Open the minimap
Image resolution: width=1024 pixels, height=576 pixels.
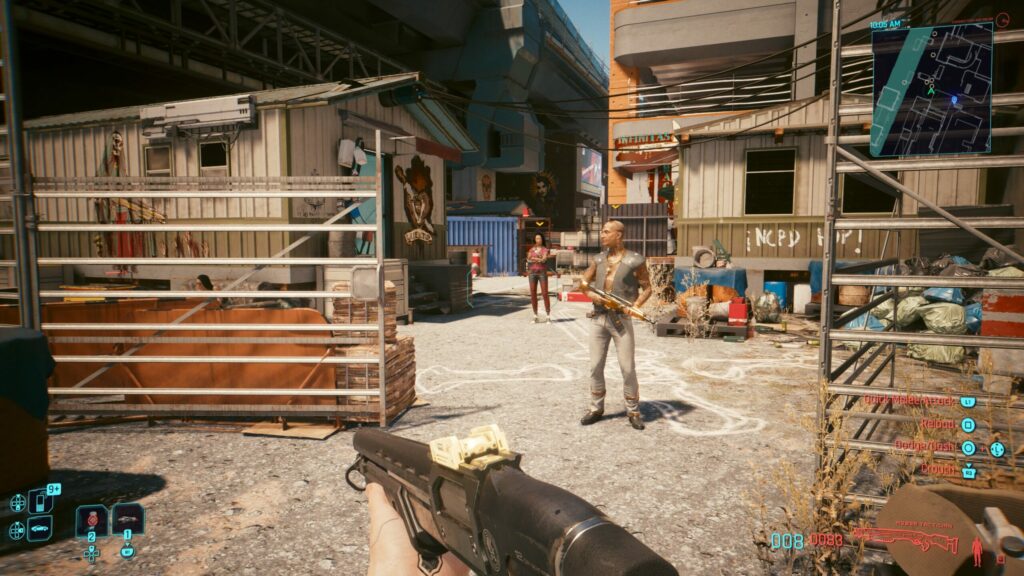point(931,89)
